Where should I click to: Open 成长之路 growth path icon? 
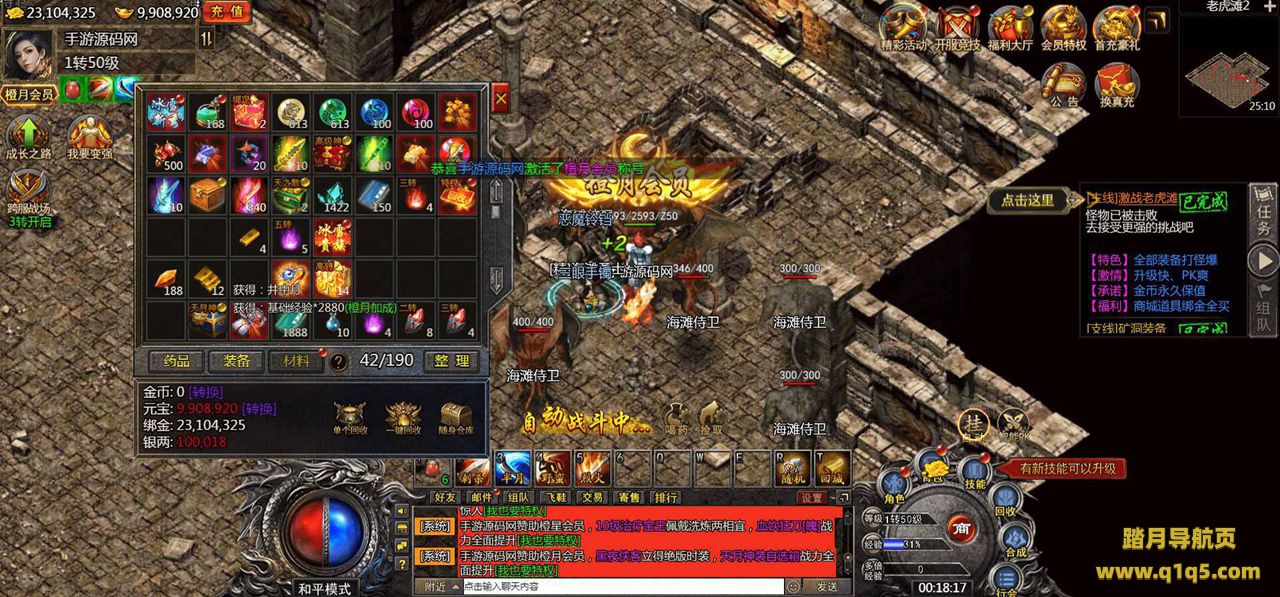[x=29, y=139]
